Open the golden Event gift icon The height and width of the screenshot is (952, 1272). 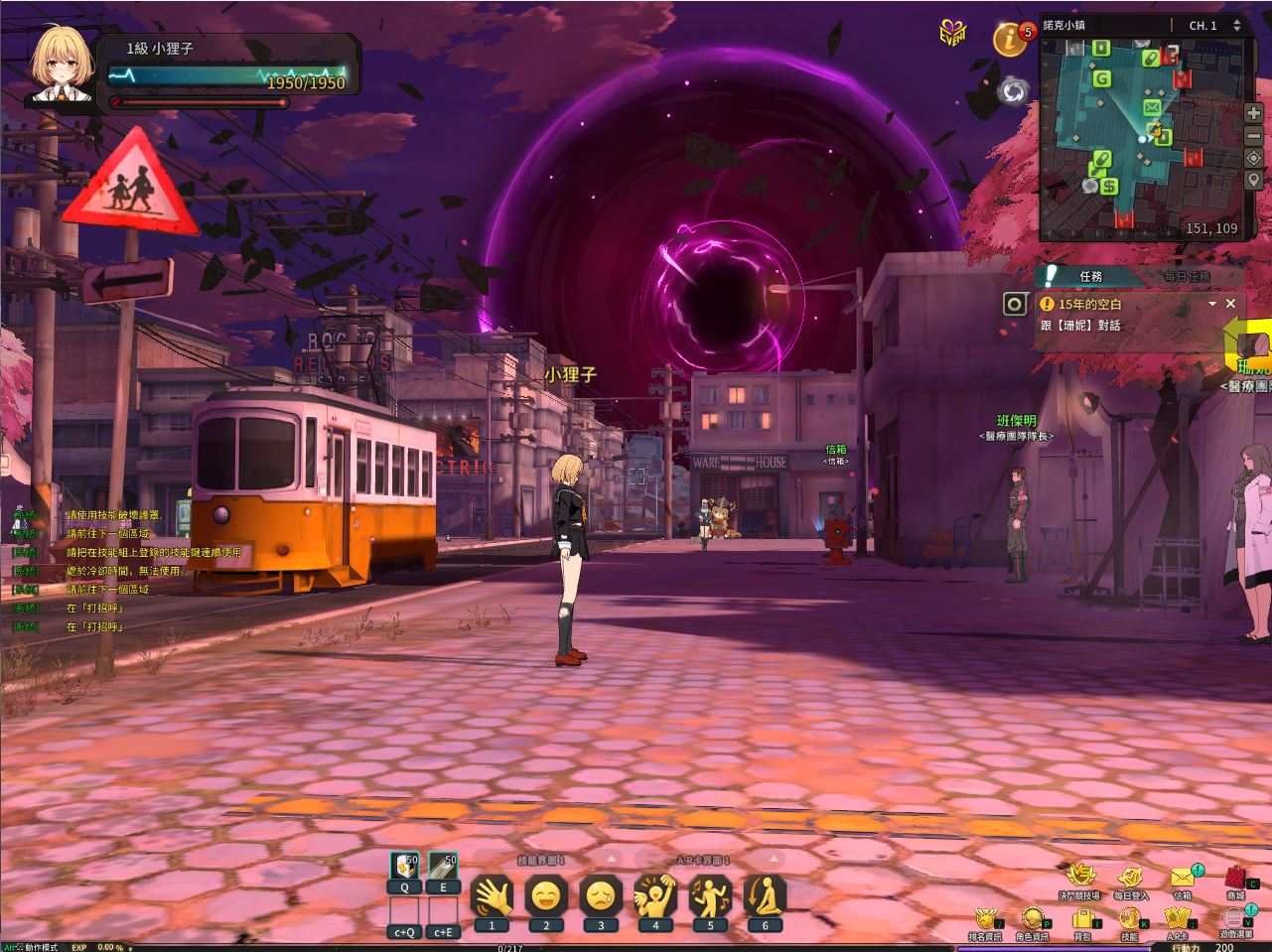coord(952,33)
